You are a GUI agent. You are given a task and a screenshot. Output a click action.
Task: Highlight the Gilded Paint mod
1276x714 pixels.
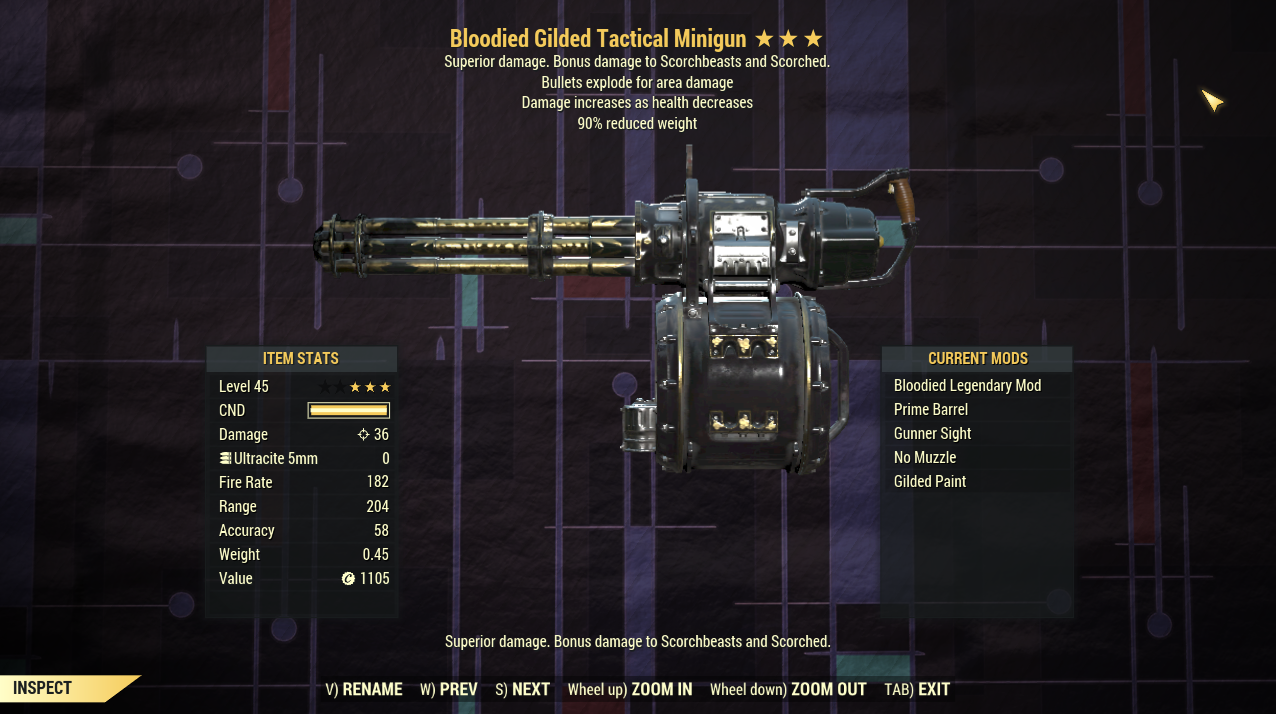(x=929, y=482)
